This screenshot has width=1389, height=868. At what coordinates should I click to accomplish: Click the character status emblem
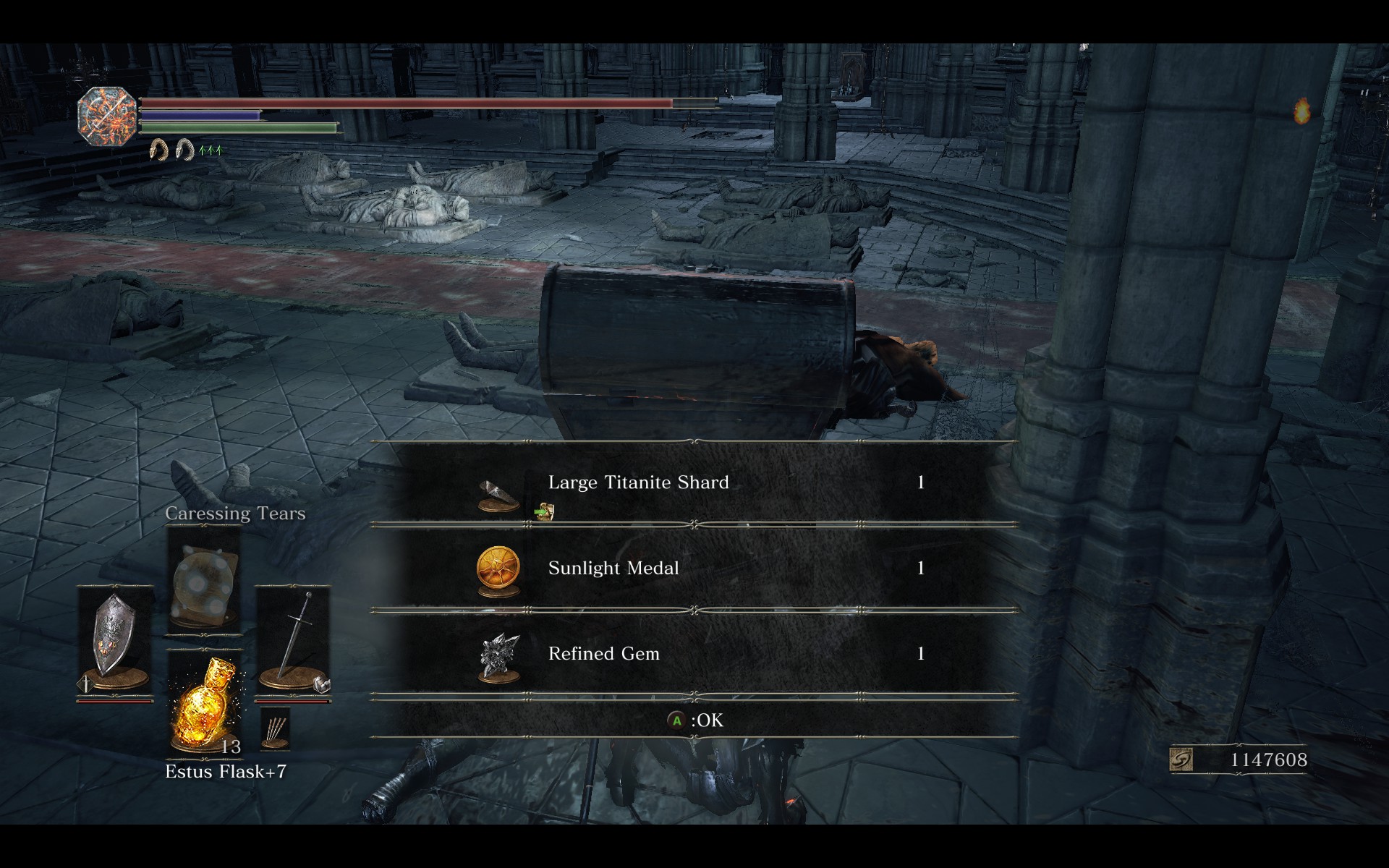[107, 116]
